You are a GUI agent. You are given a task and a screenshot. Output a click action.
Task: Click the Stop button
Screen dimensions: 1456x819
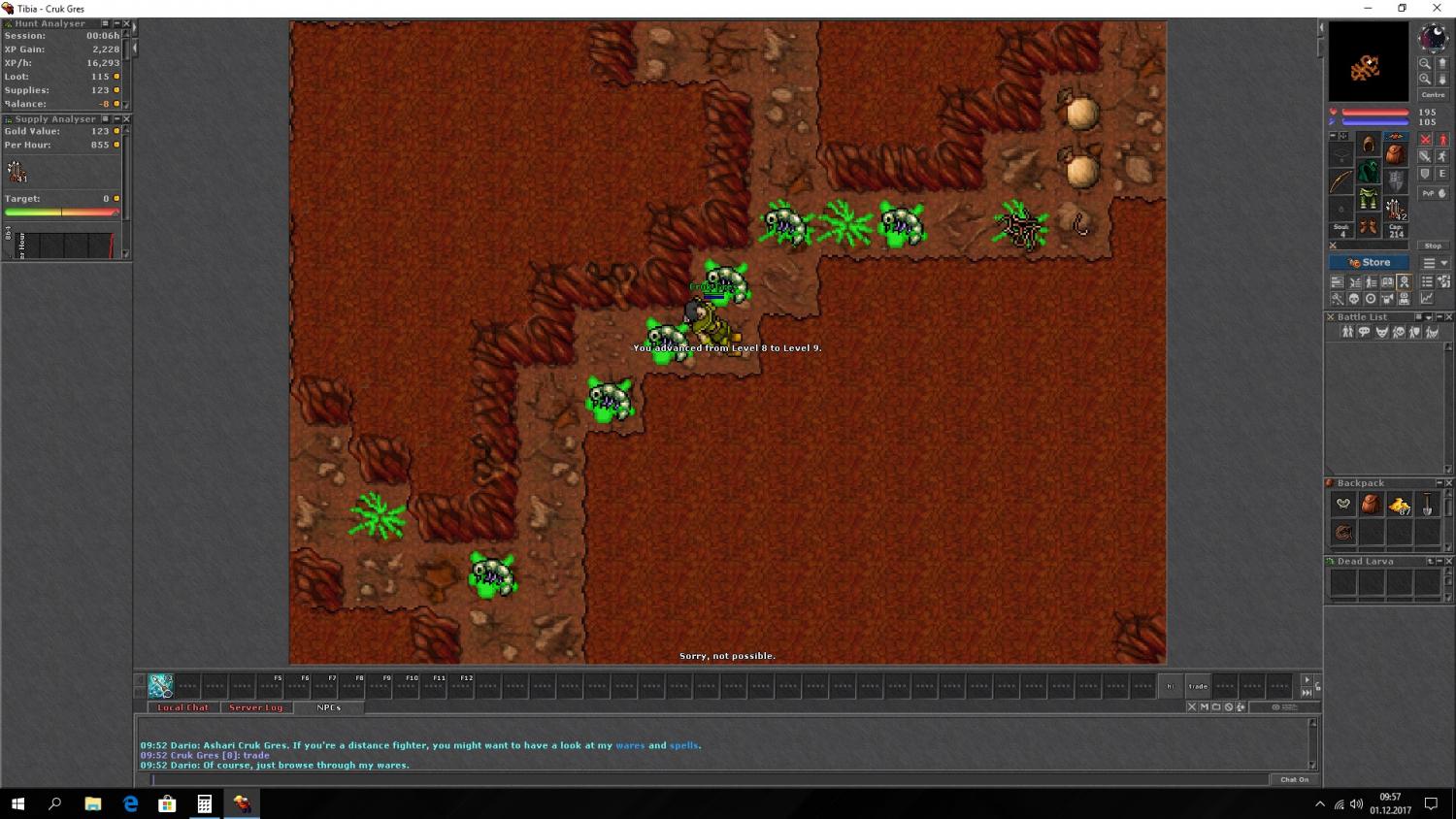(1433, 246)
